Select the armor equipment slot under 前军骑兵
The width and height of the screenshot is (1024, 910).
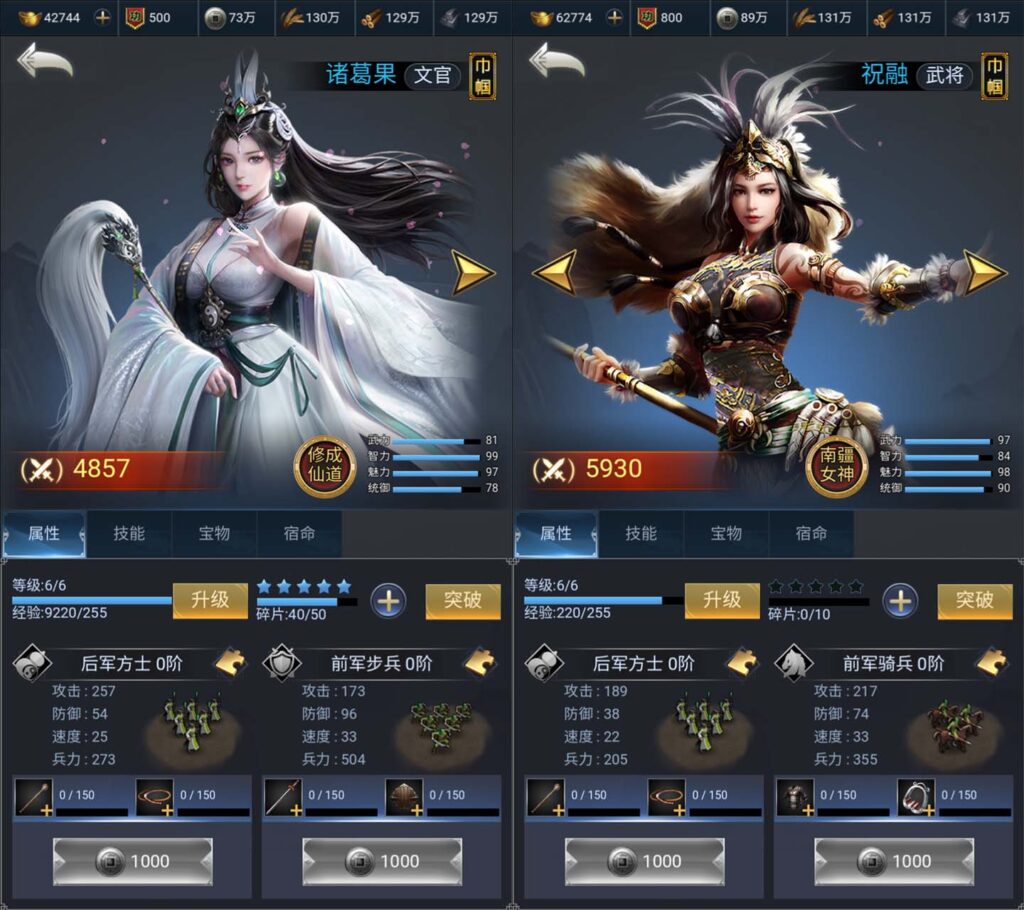(x=795, y=797)
